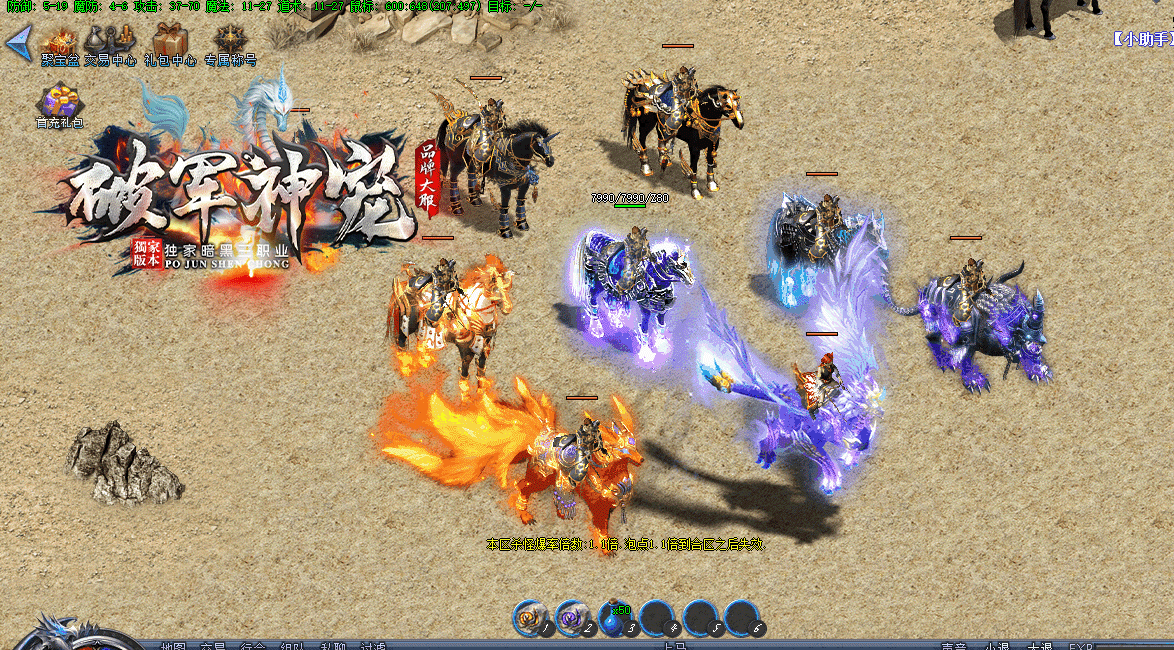Click the 【小助手】 assistant link

[x=1141, y=39]
